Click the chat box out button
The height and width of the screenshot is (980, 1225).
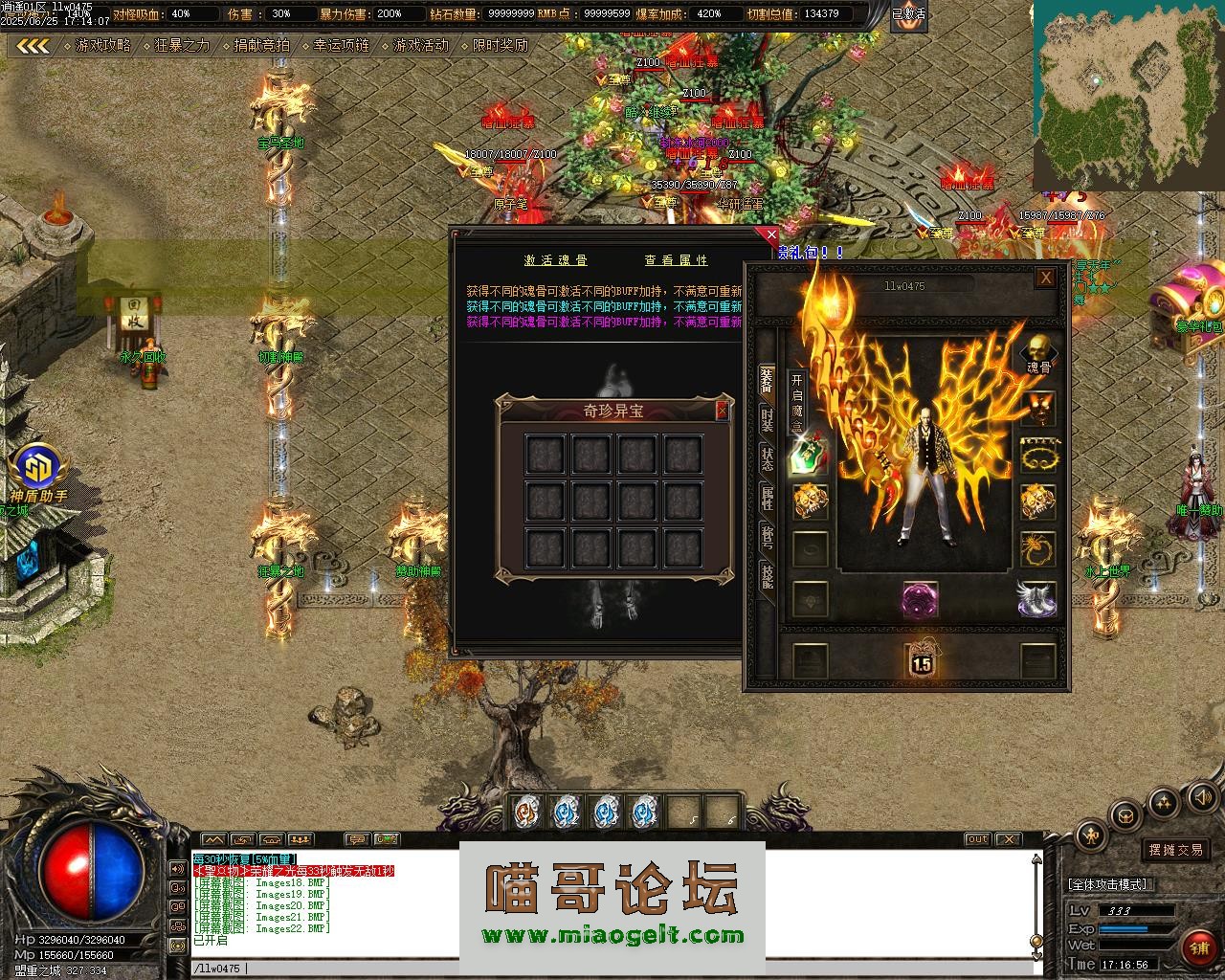tap(977, 839)
